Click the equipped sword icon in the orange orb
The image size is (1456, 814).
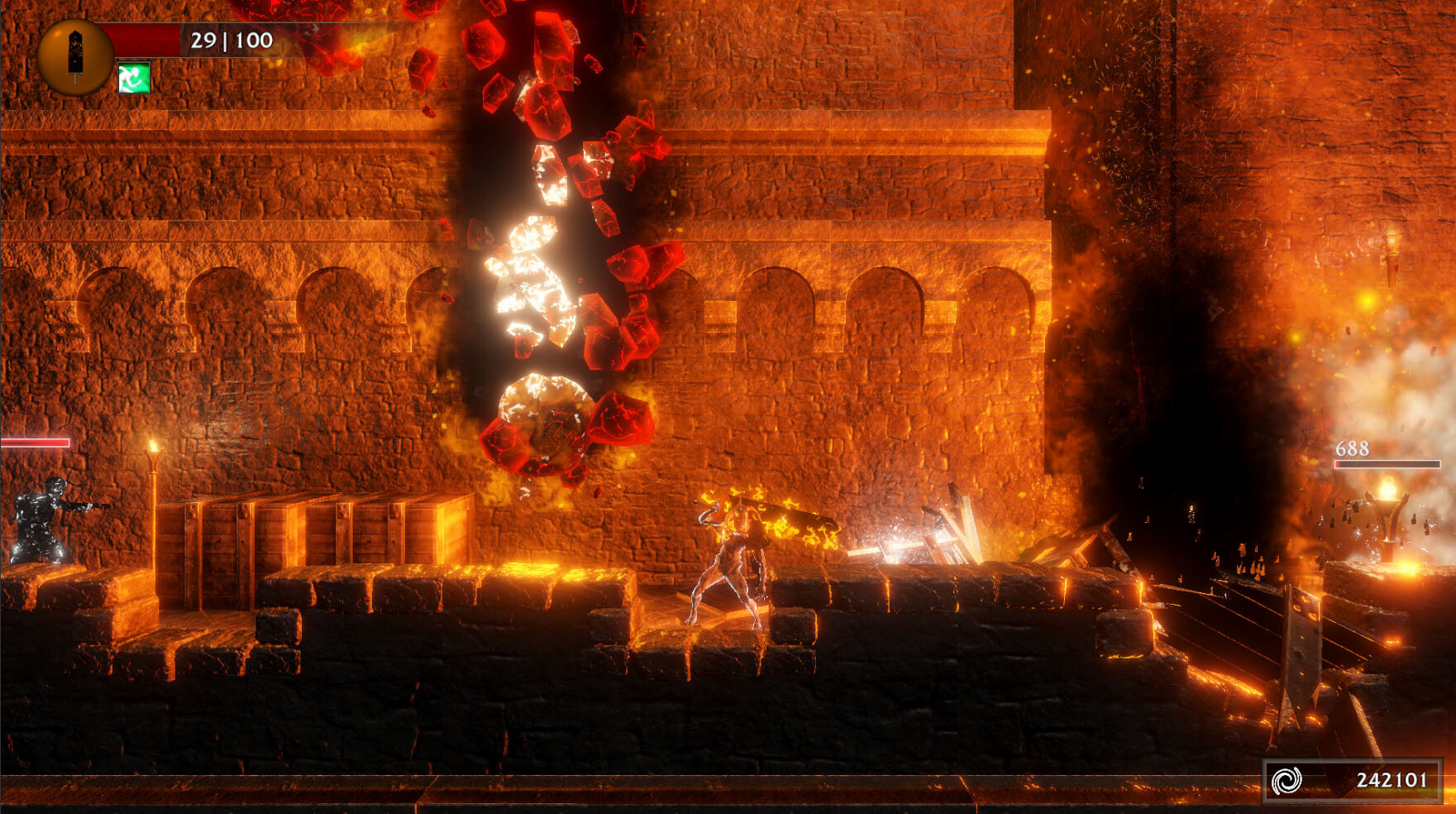click(x=75, y=55)
